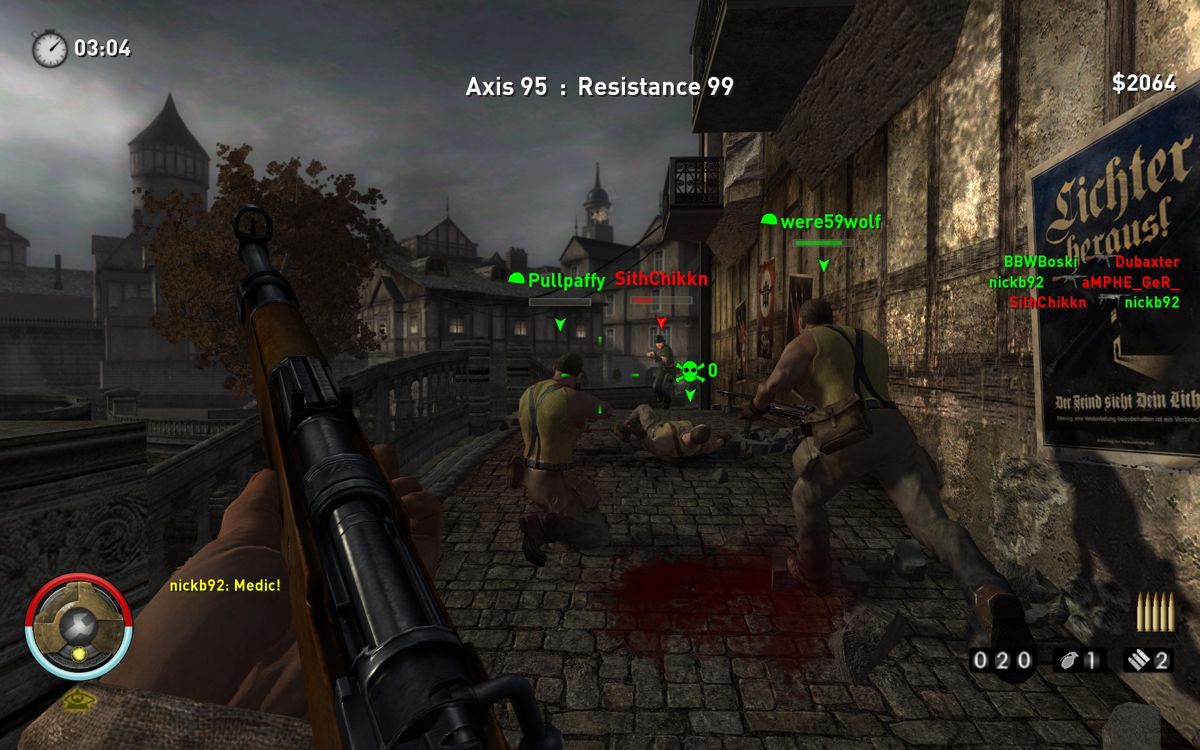This screenshot has height=750, width=1200.
Task: Select teammate were59wolf's name tag
Action: (821, 221)
